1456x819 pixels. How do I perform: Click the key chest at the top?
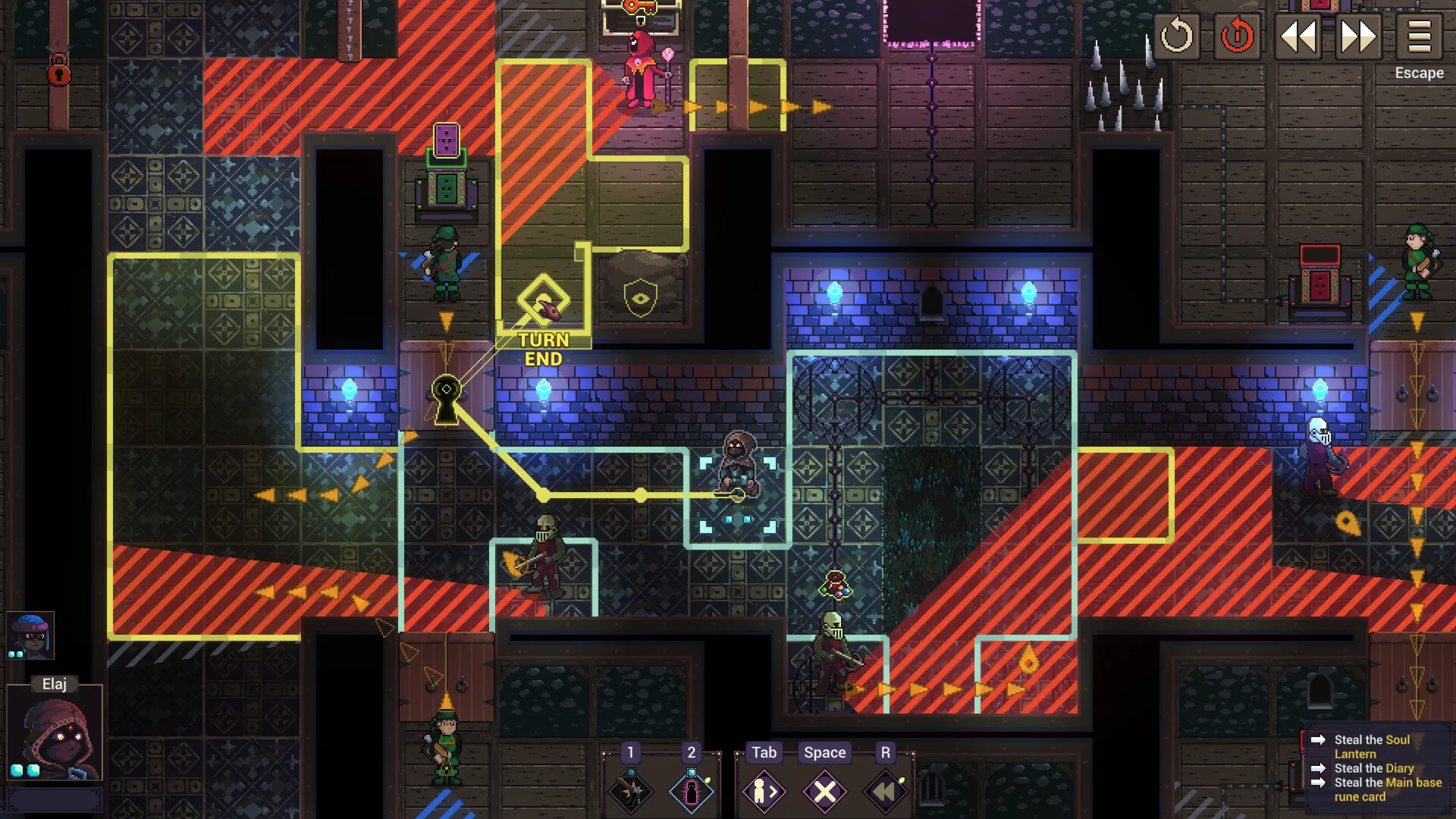(639, 17)
